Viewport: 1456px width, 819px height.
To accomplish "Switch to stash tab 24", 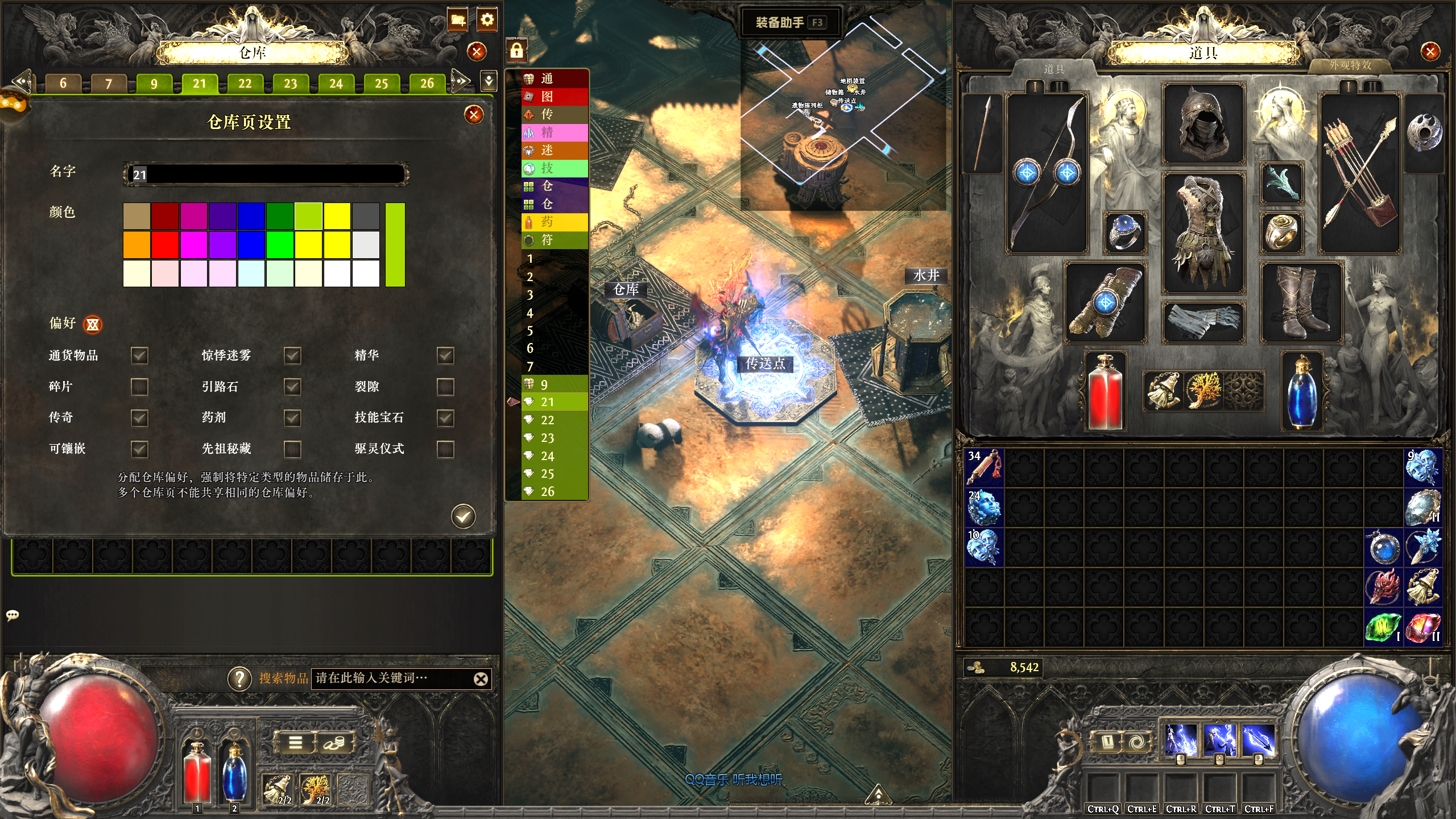I will 336,84.
